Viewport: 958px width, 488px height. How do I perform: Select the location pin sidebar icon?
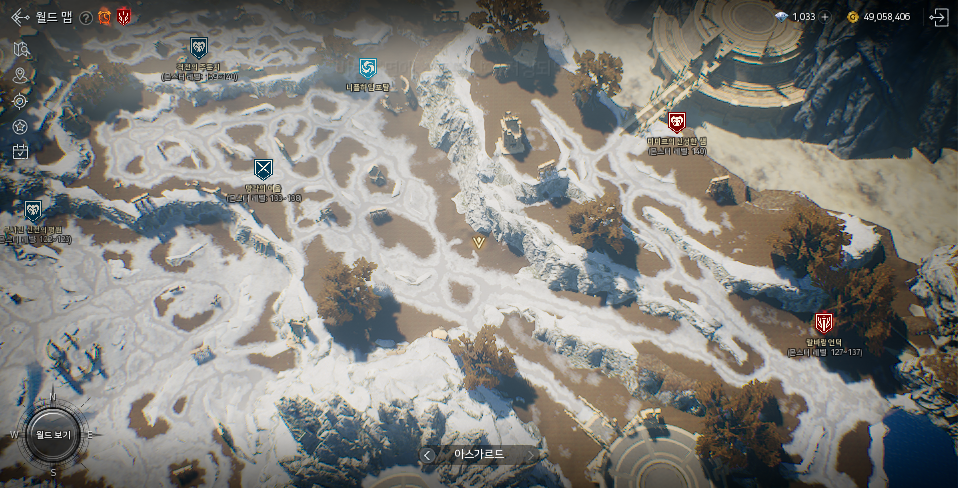point(20,75)
